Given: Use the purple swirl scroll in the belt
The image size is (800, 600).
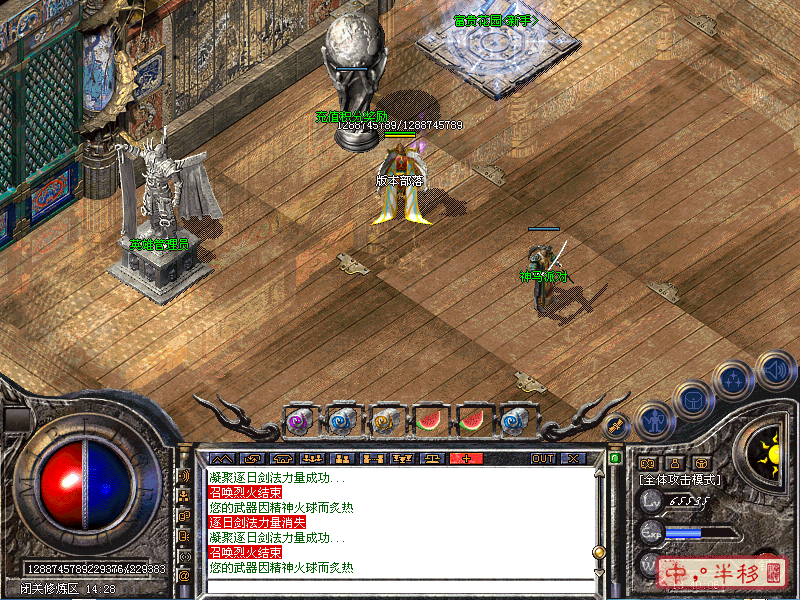Looking at the screenshot, I should pyautogui.click(x=299, y=421).
